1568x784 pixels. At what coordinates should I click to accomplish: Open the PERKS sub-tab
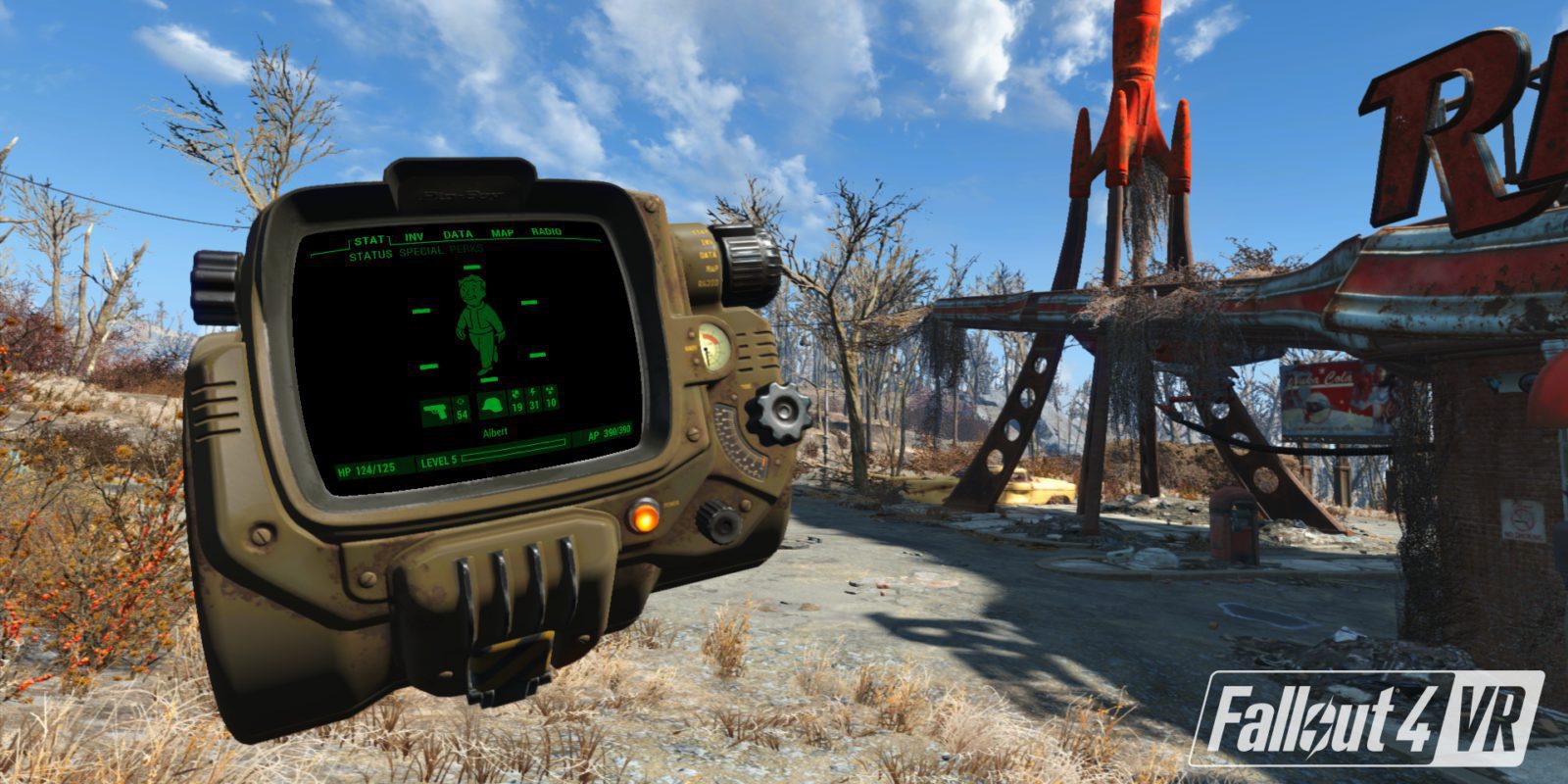click(467, 249)
